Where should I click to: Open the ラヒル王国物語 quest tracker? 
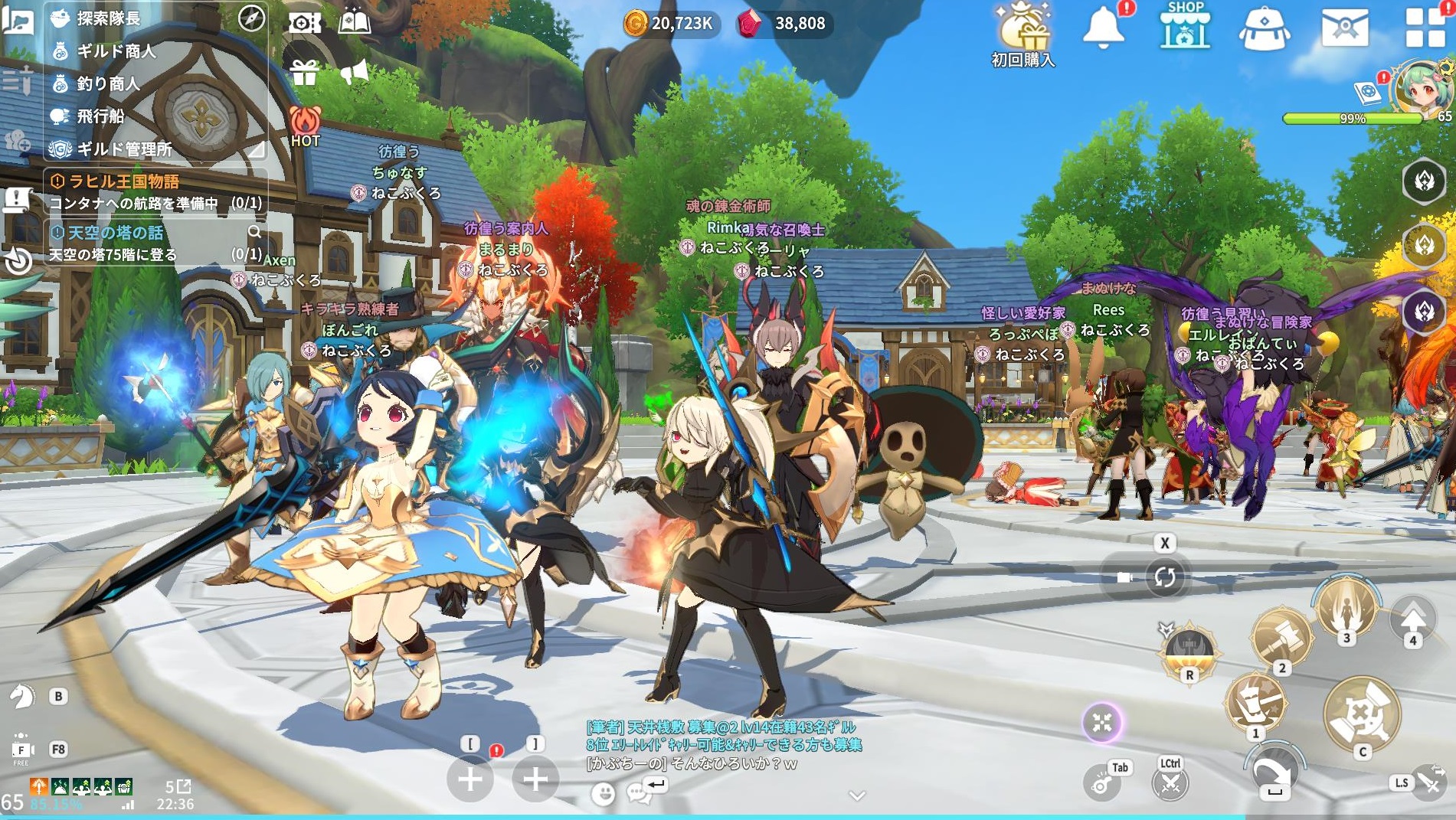[124, 181]
